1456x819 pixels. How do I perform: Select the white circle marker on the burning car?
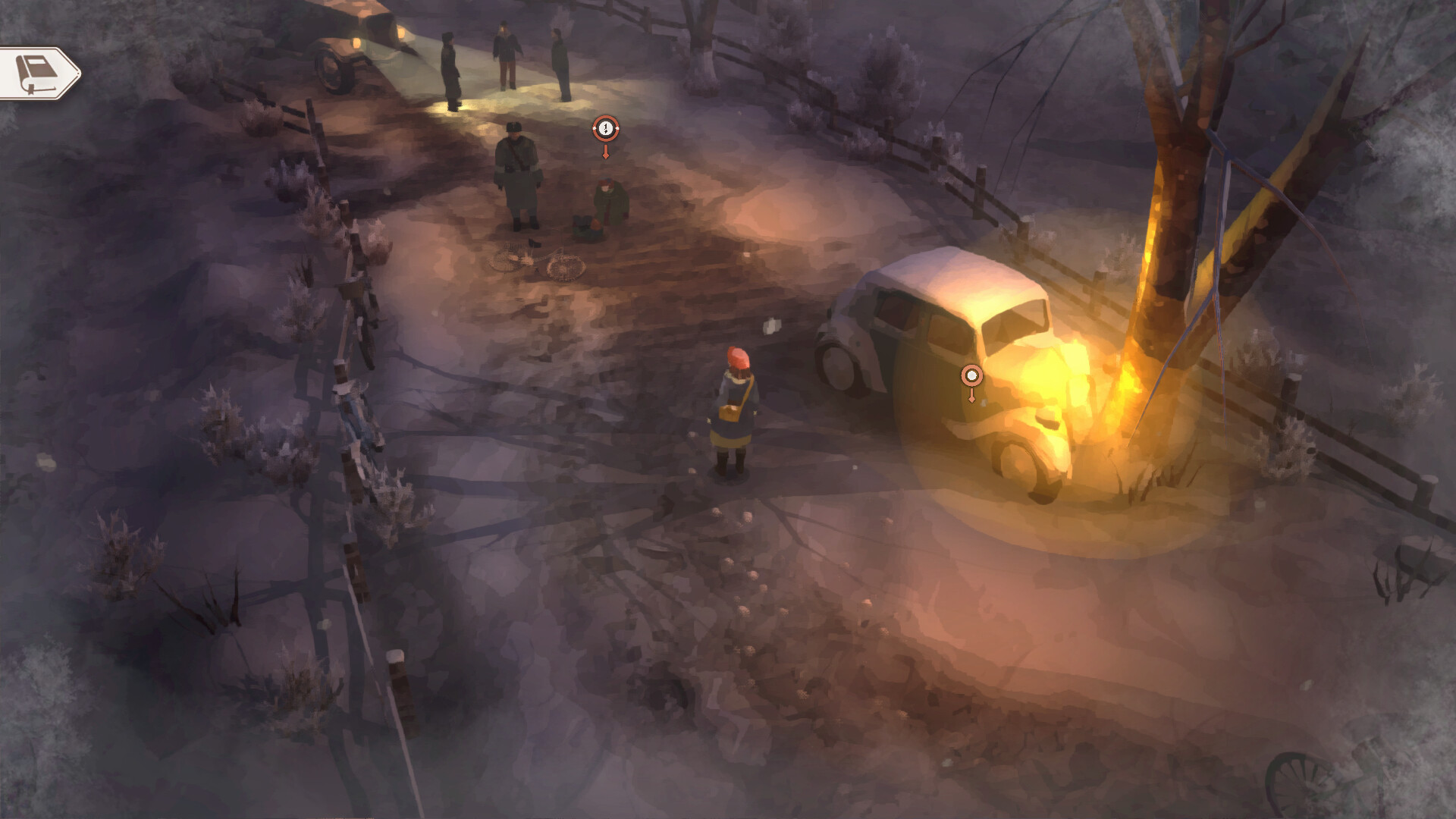tap(971, 374)
